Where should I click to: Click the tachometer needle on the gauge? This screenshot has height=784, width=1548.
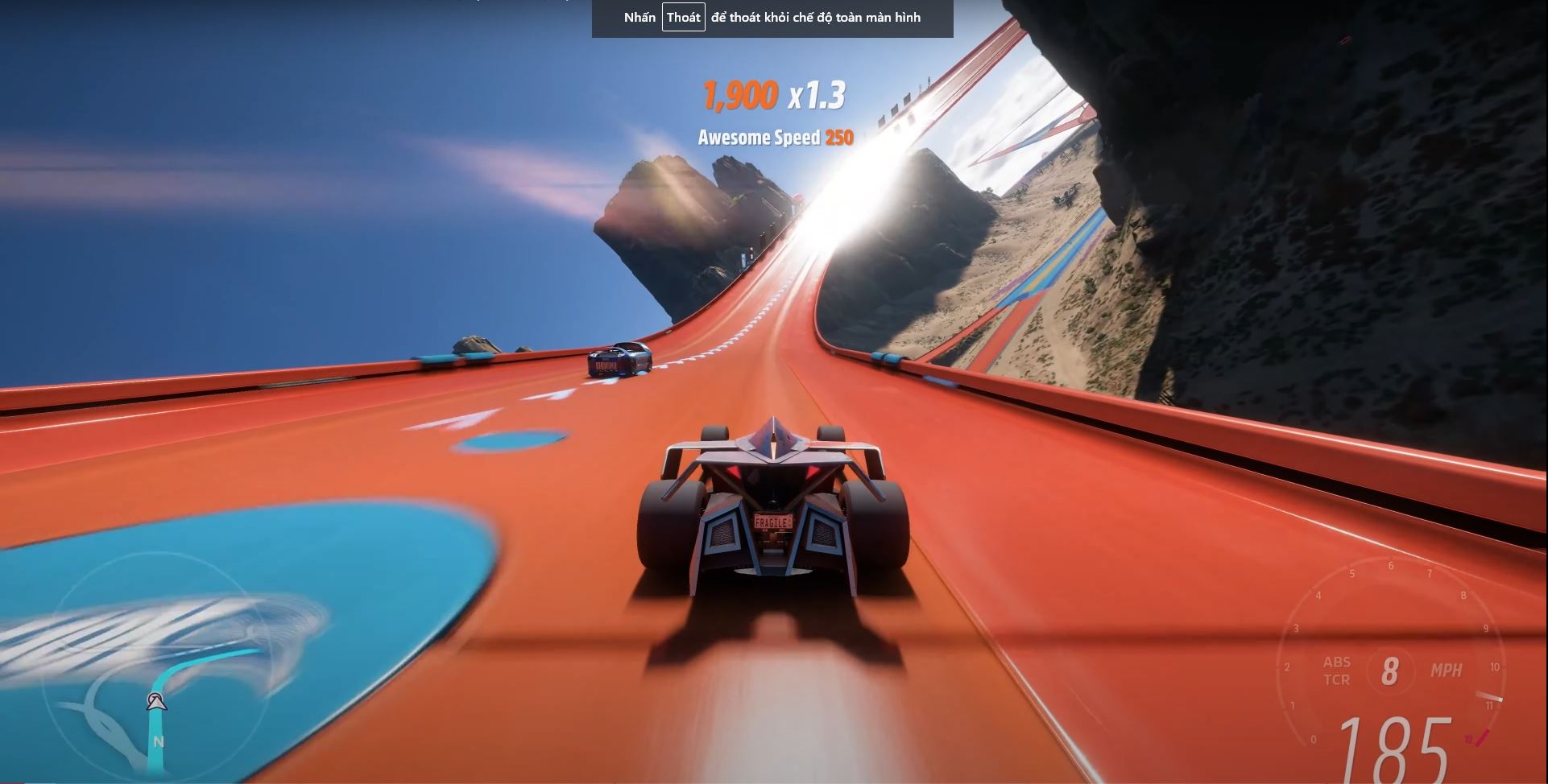[1491, 697]
